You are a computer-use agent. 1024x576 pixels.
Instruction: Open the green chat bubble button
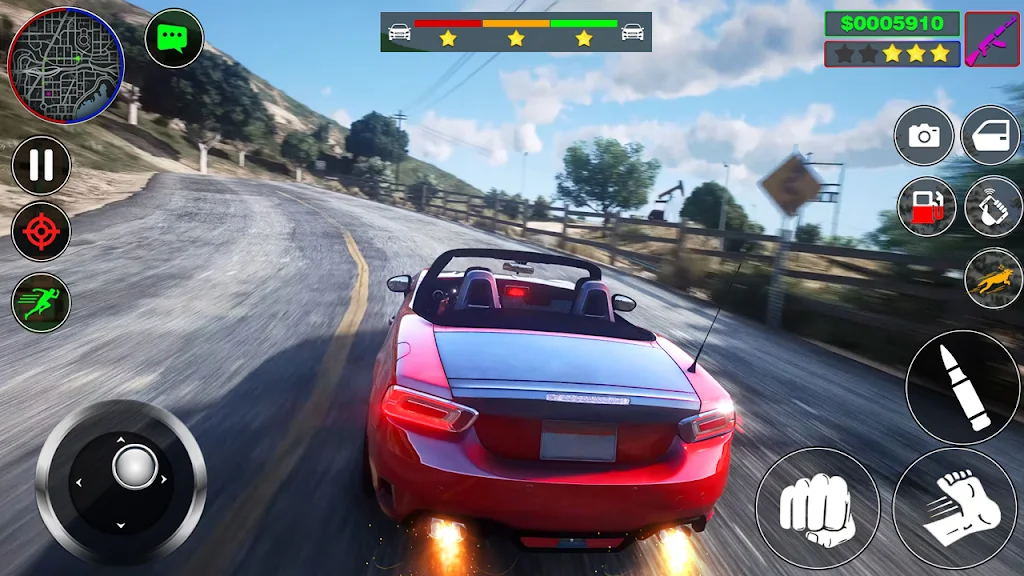pos(174,39)
